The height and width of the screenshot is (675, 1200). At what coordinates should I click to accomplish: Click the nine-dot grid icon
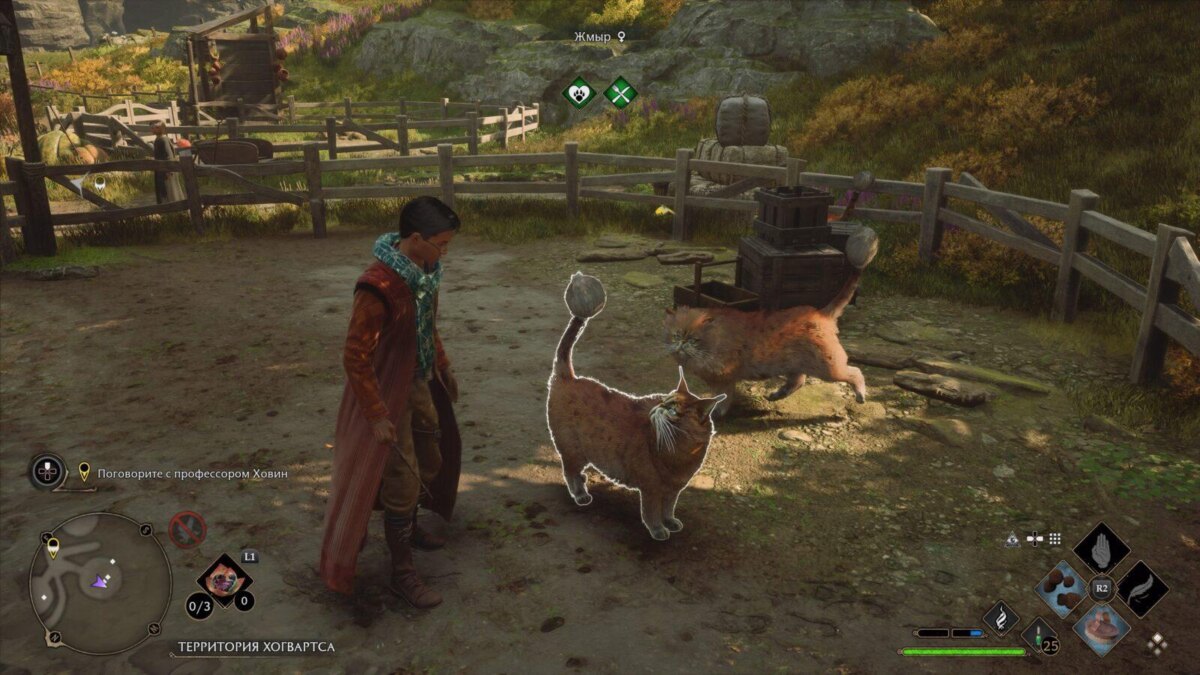(x=1055, y=539)
